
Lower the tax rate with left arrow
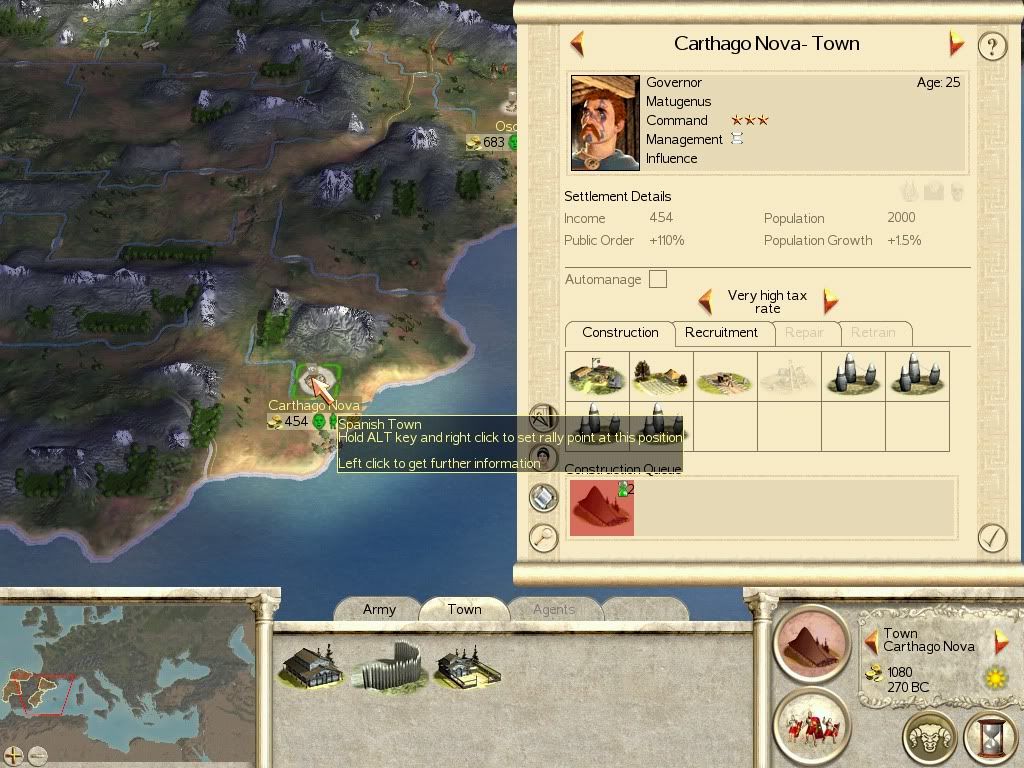[705, 301]
